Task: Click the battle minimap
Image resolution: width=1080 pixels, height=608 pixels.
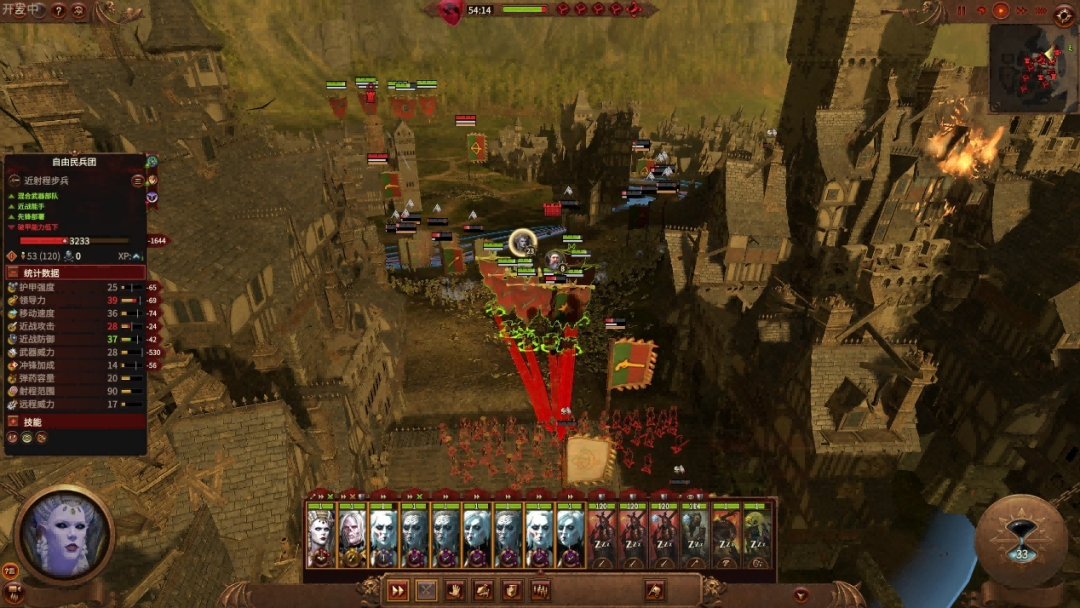Action: [x=1033, y=68]
